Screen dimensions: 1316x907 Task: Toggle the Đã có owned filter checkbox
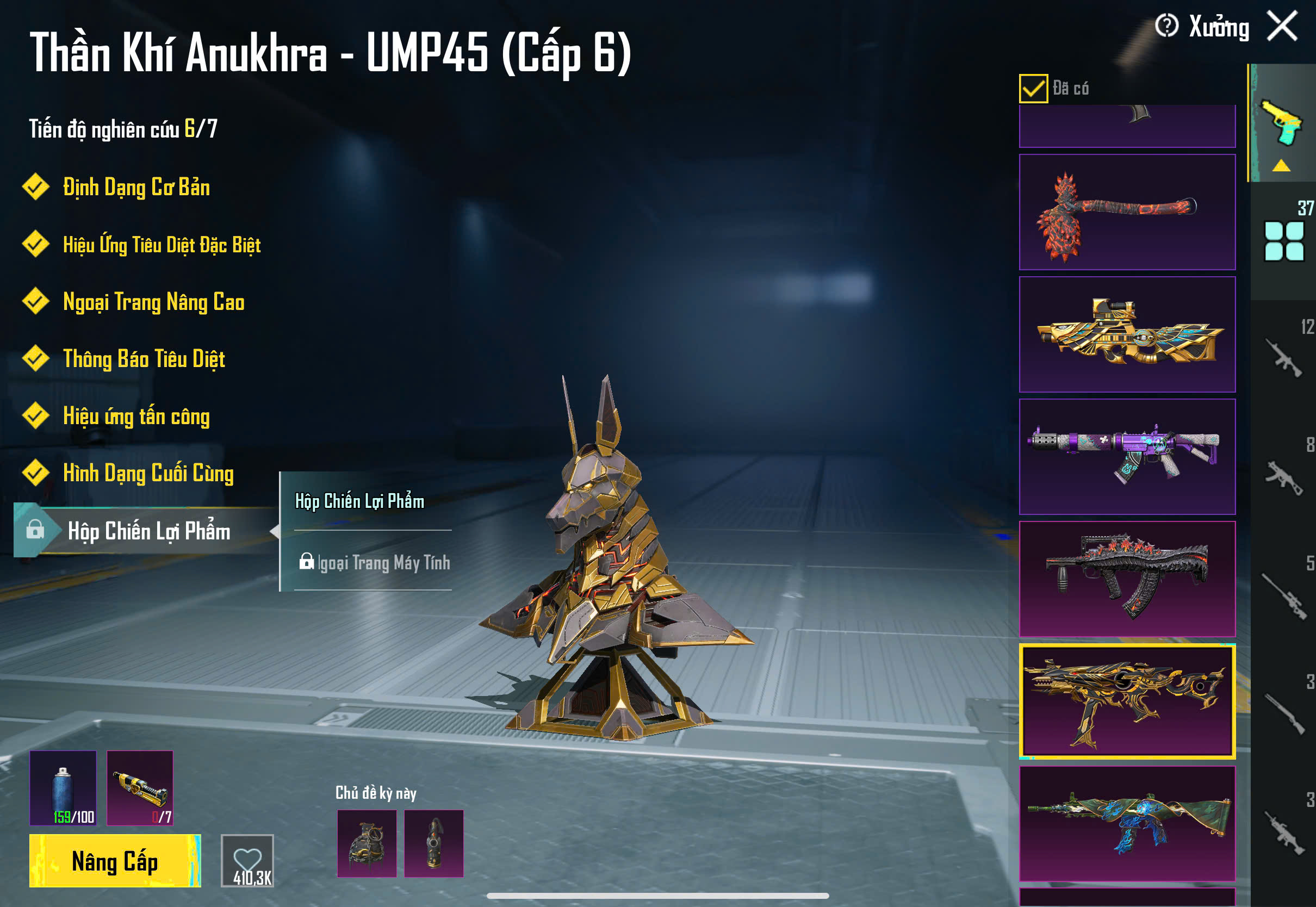1033,88
